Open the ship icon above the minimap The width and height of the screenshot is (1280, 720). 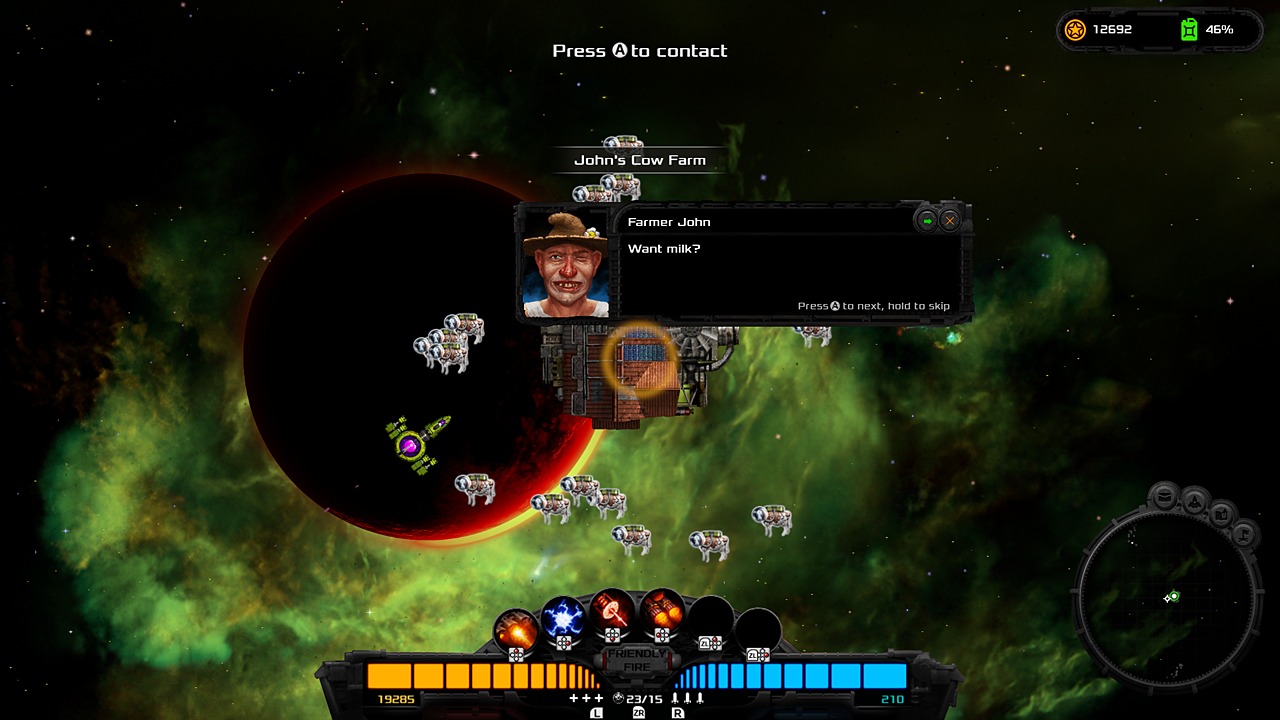click(x=1195, y=502)
